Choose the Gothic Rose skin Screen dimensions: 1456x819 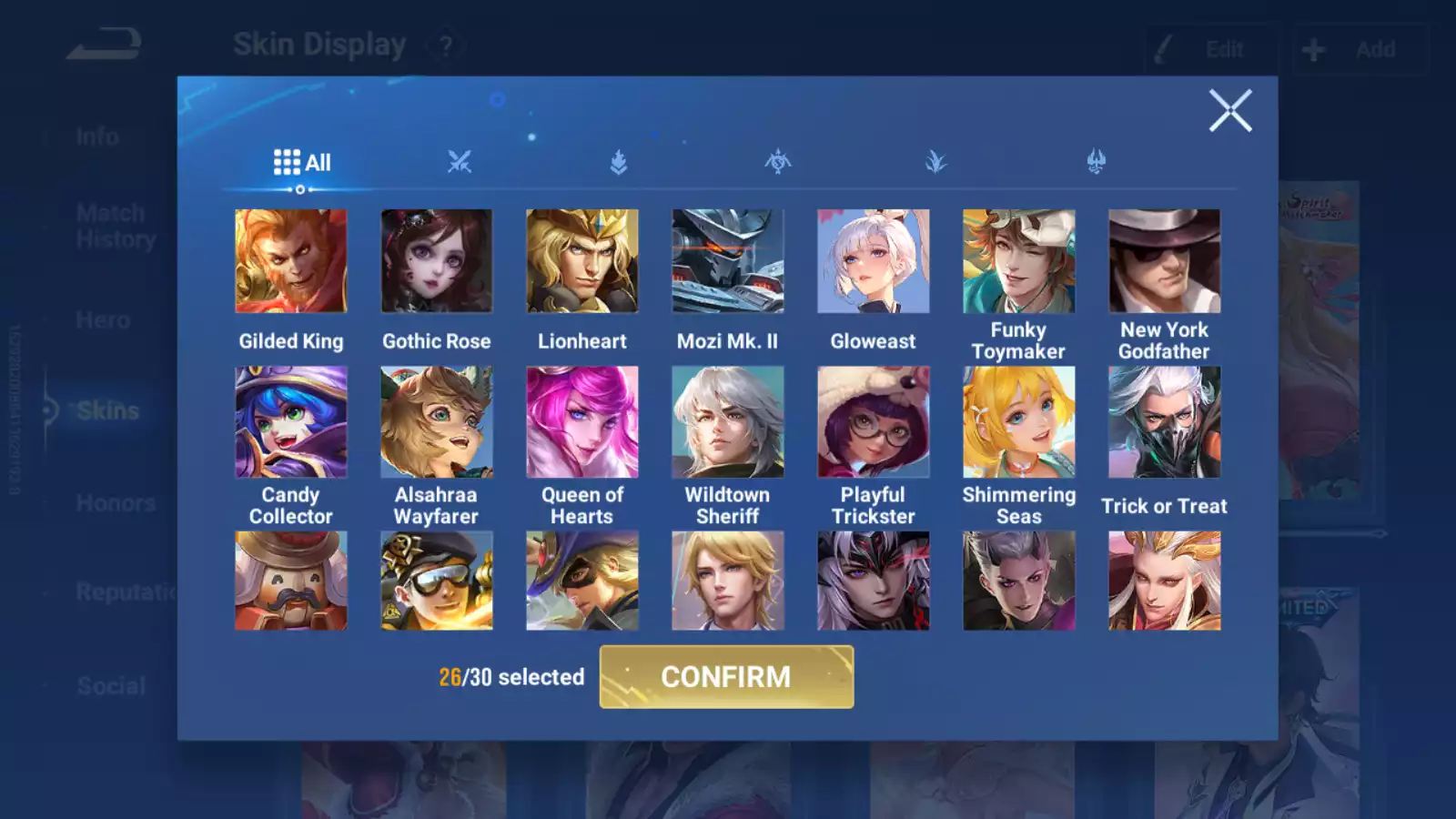[437, 261]
